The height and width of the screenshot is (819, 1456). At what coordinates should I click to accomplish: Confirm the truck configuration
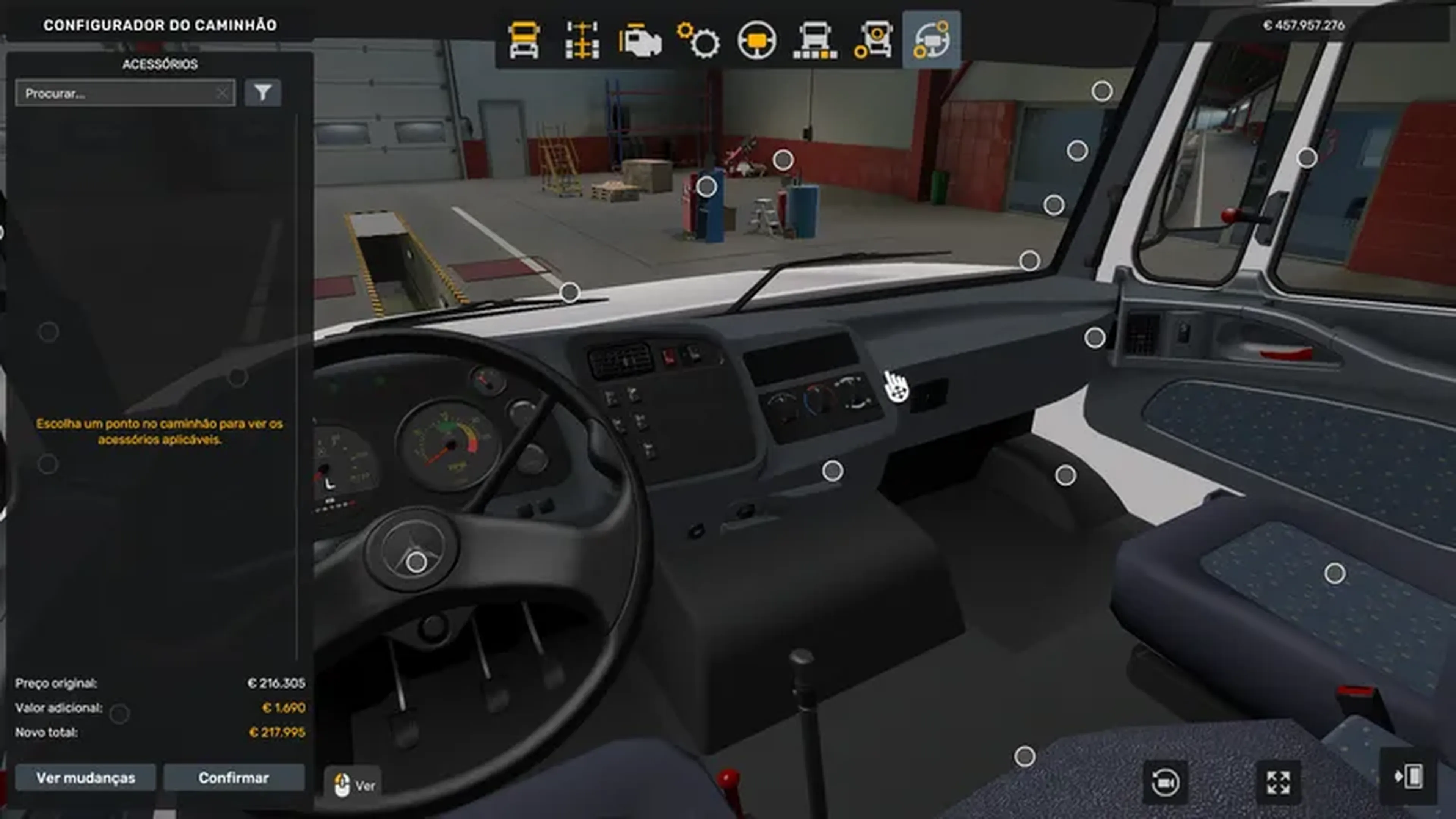coord(234,778)
